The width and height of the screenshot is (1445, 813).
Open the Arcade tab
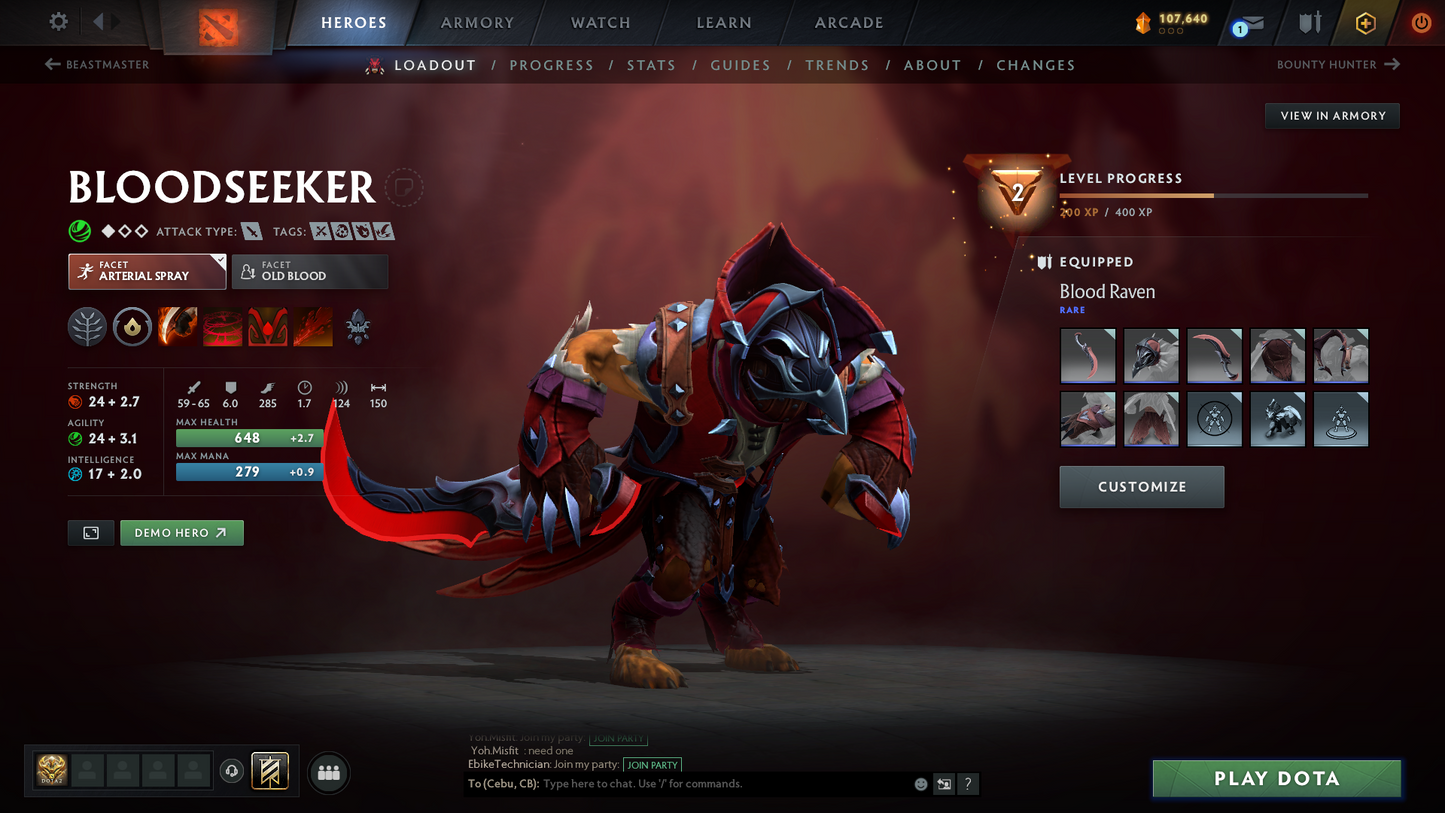pyautogui.click(x=849, y=23)
